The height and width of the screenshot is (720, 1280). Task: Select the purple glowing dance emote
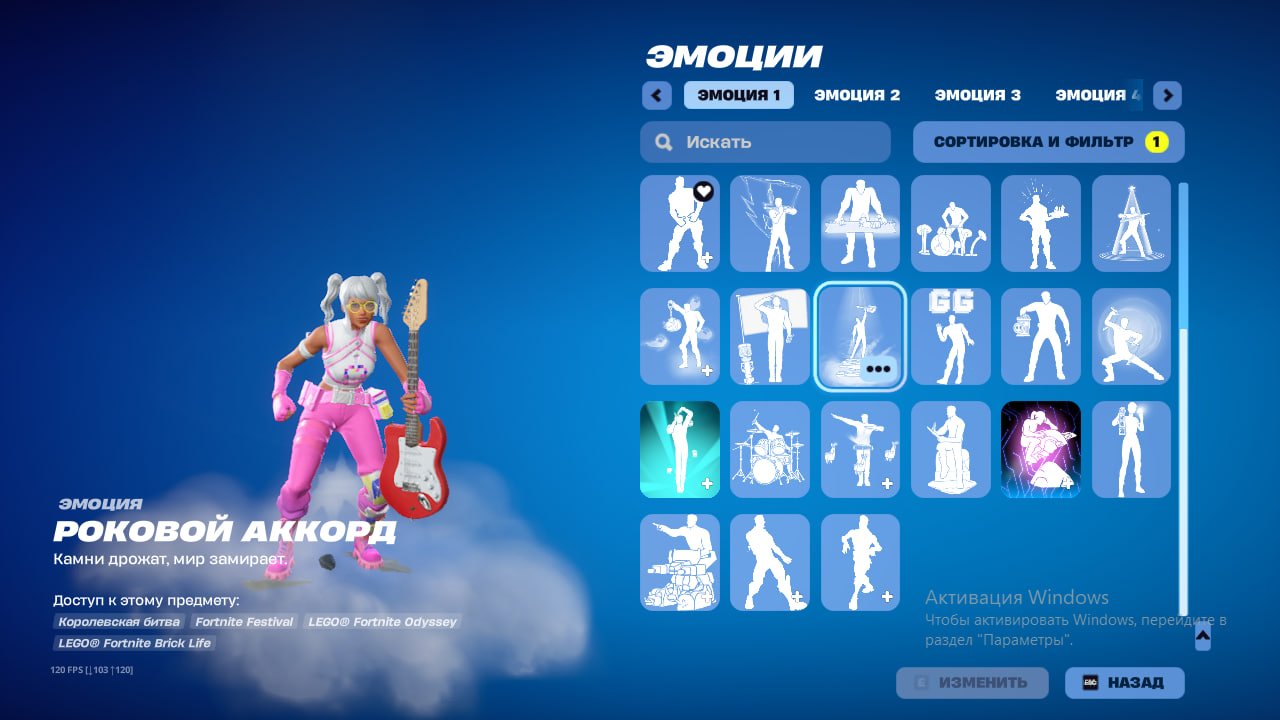pos(1041,449)
